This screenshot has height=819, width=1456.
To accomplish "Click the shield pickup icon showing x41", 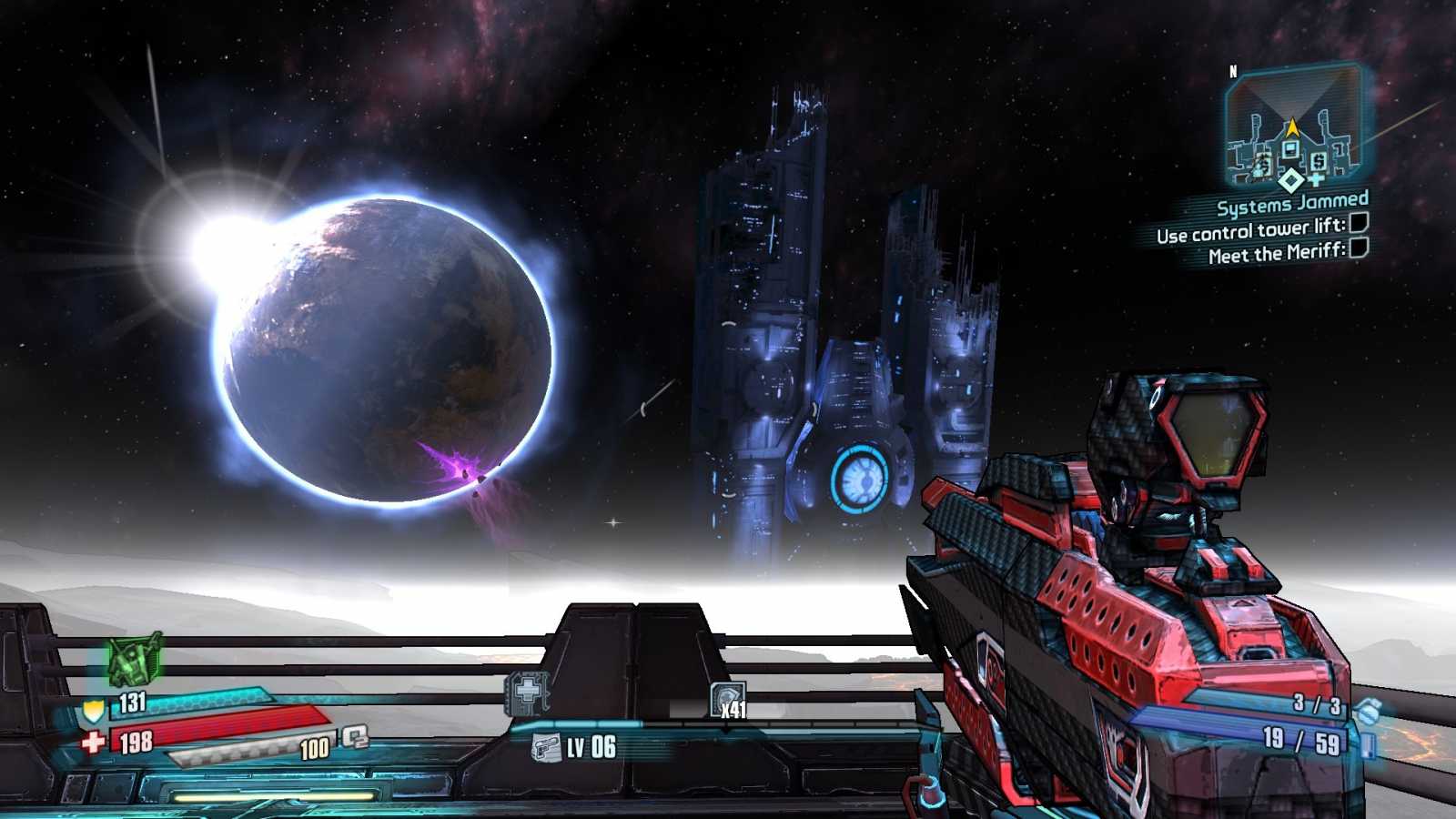I will click(728, 699).
